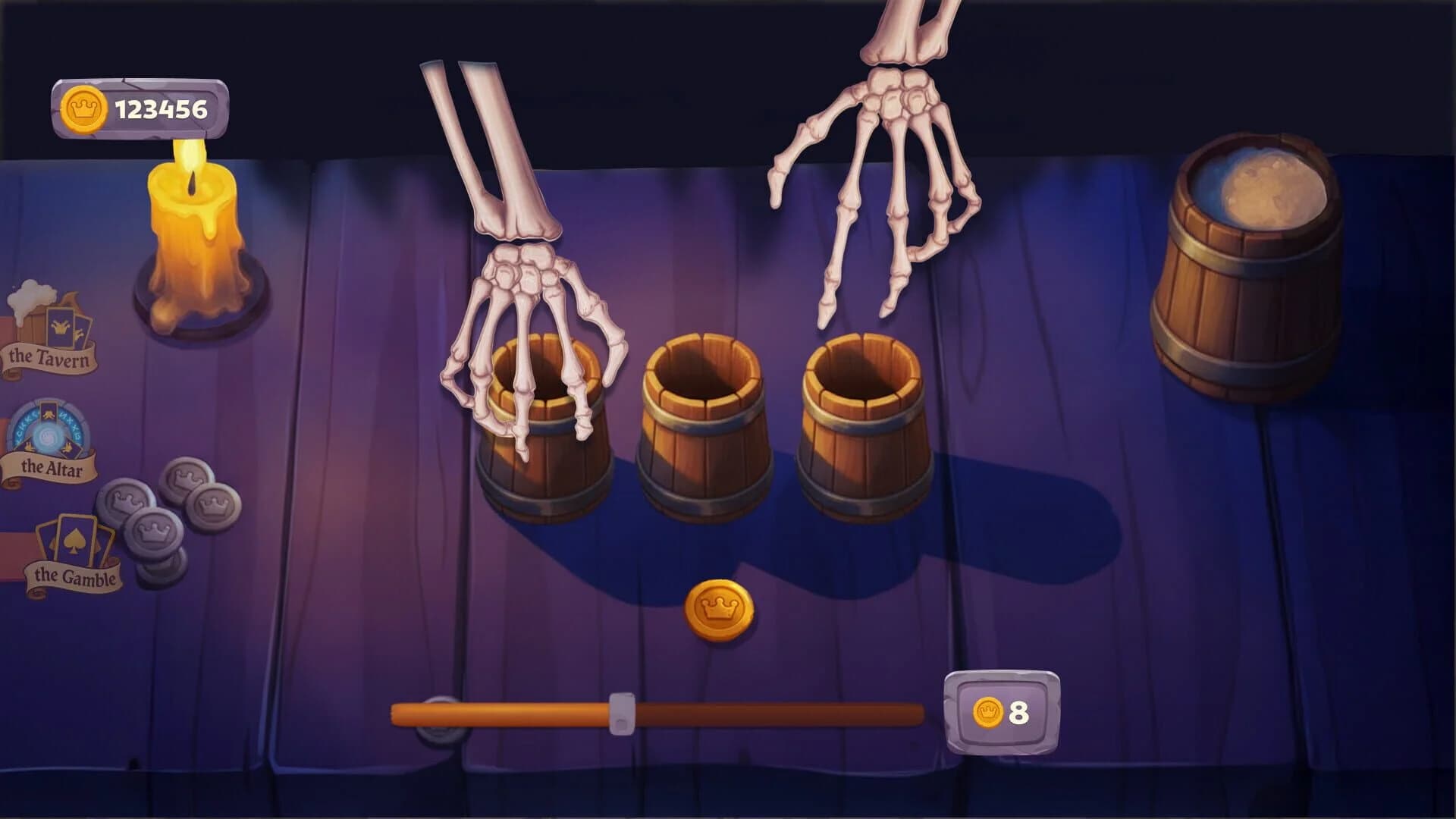Pick the middle wooden cup
This screenshot has width=1456, height=819.
click(701, 425)
